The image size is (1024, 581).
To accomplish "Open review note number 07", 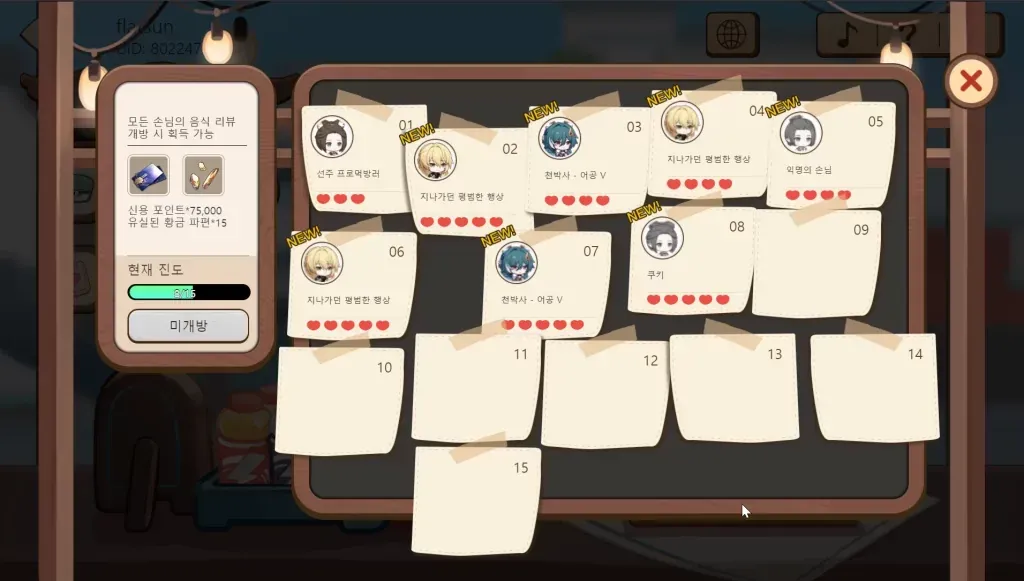I will tap(546, 286).
